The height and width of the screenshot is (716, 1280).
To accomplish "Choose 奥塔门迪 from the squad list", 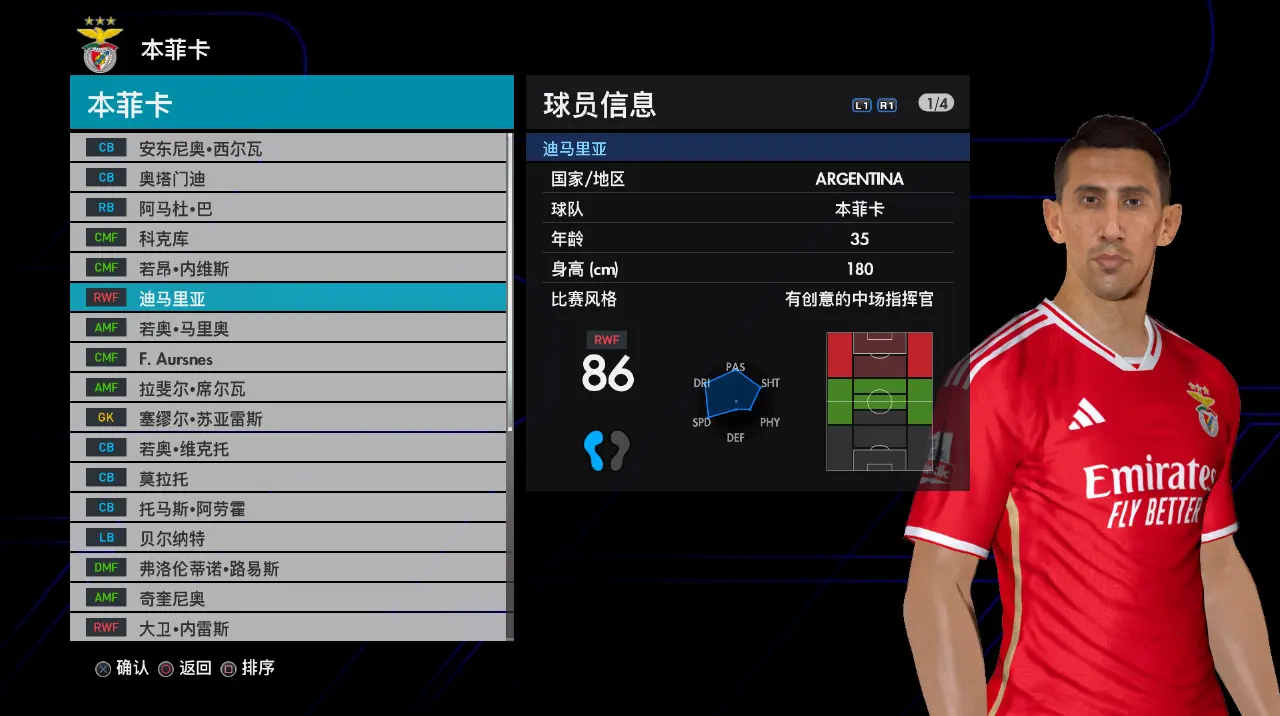I will coord(288,178).
